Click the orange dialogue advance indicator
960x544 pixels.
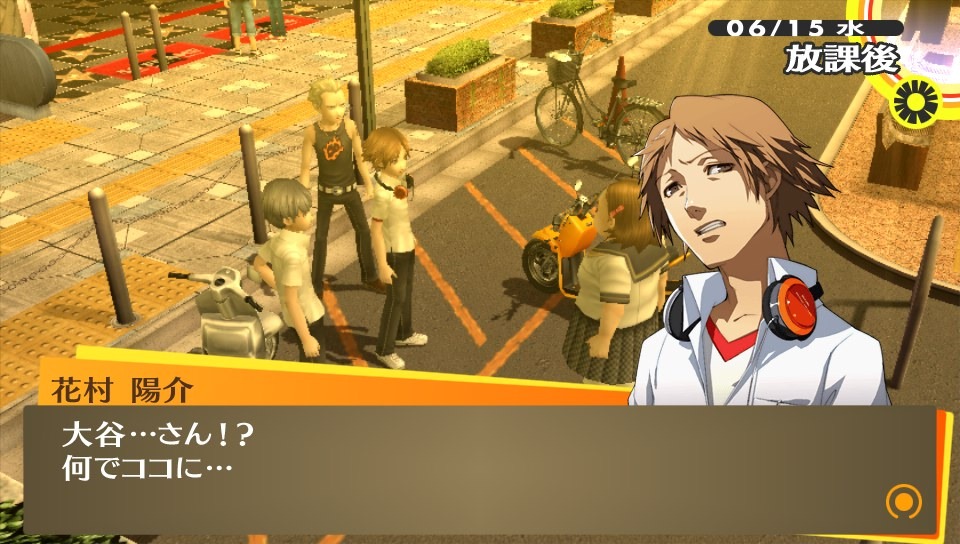pyautogui.click(x=903, y=501)
